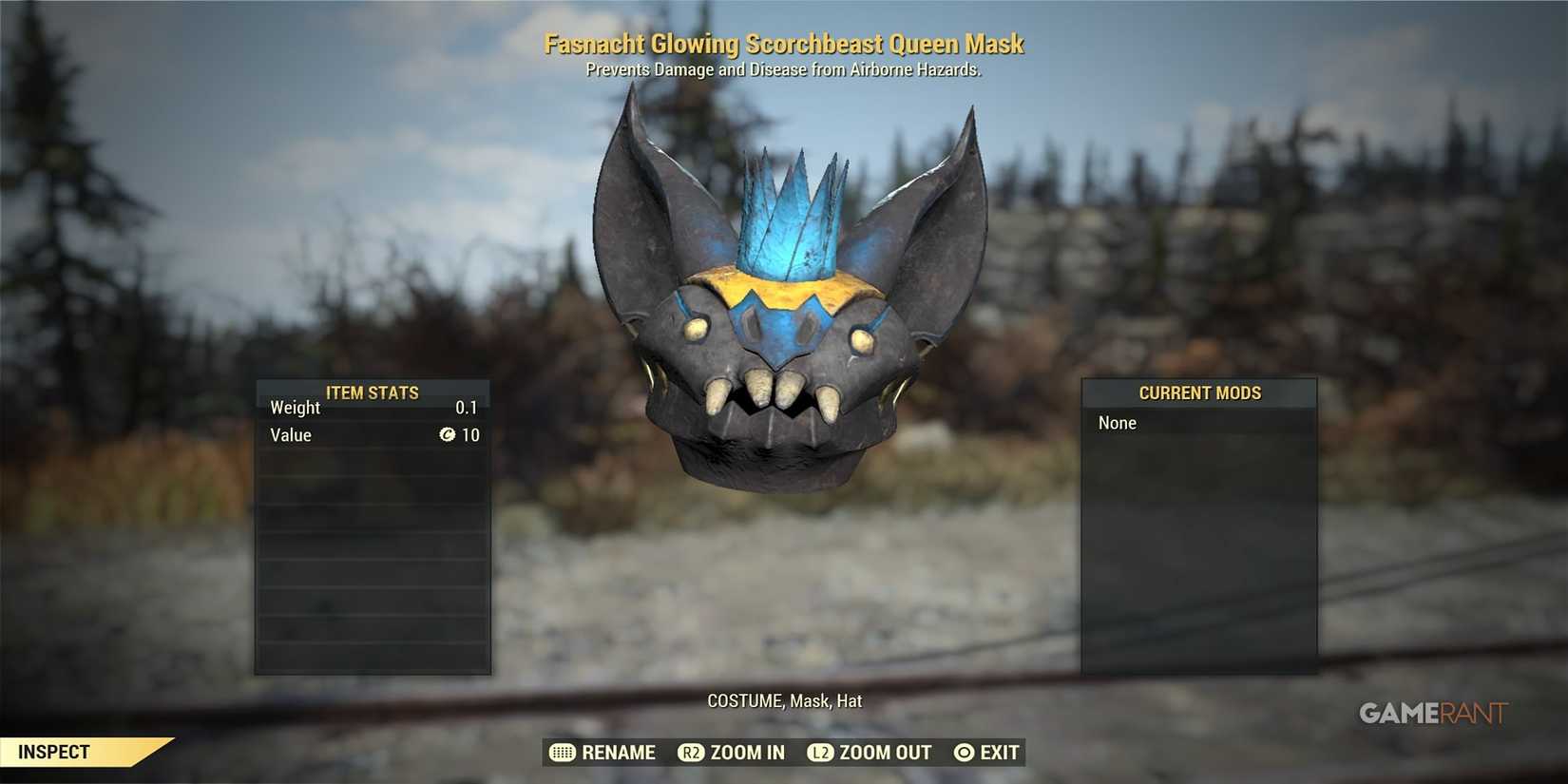Expand the Current Mods list

(x=1199, y=523)
